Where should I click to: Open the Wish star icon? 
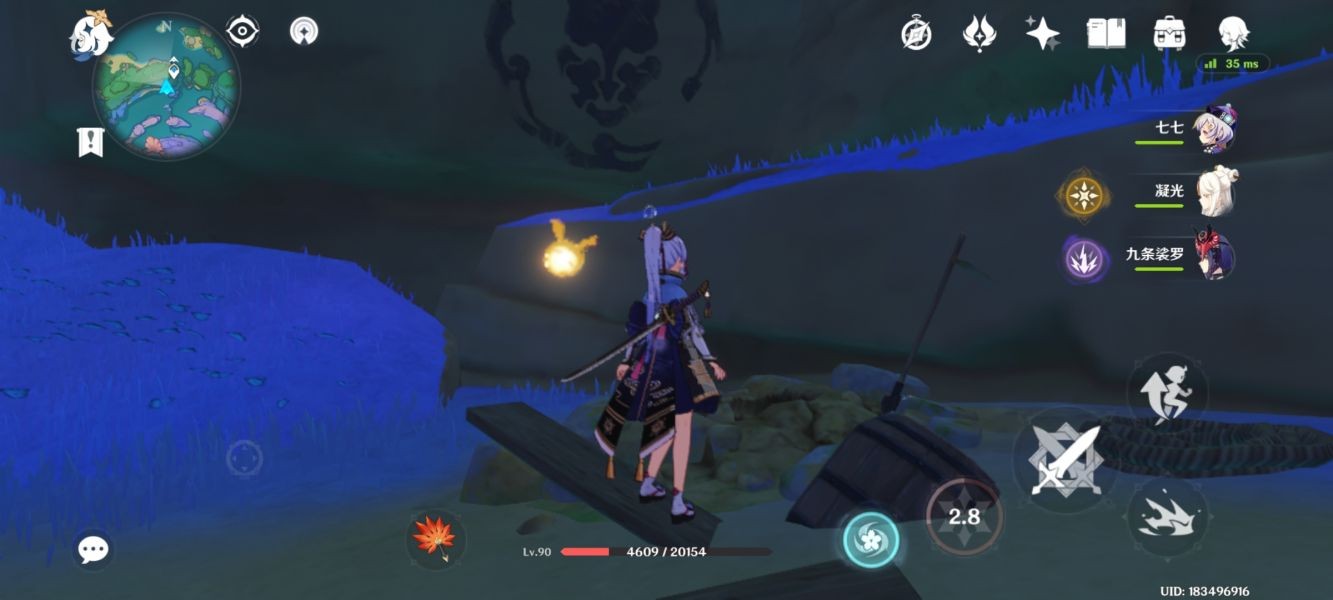[x=1042, y=34]
